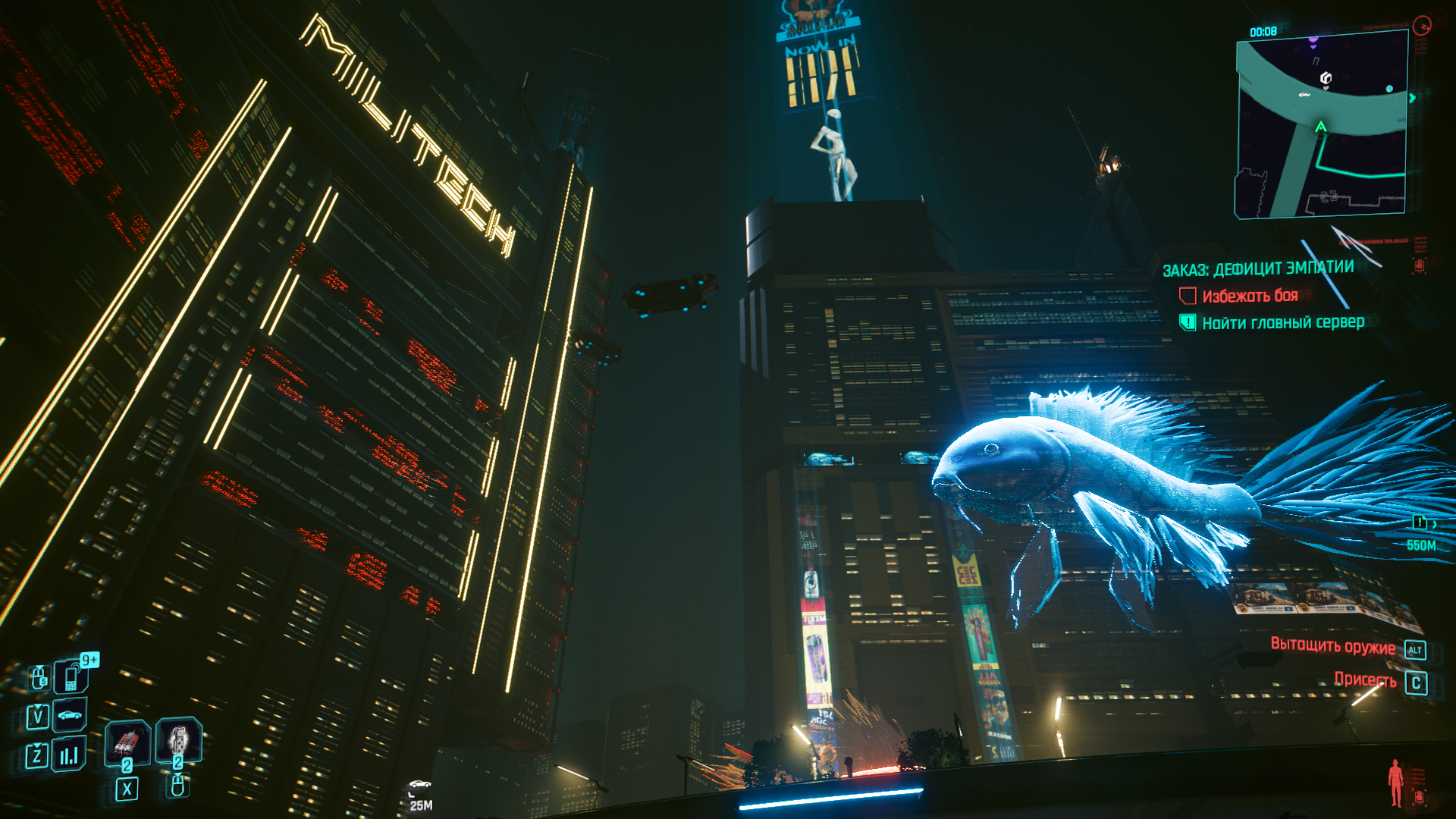Click the green player arrow on minimap

coord(1320,127)
